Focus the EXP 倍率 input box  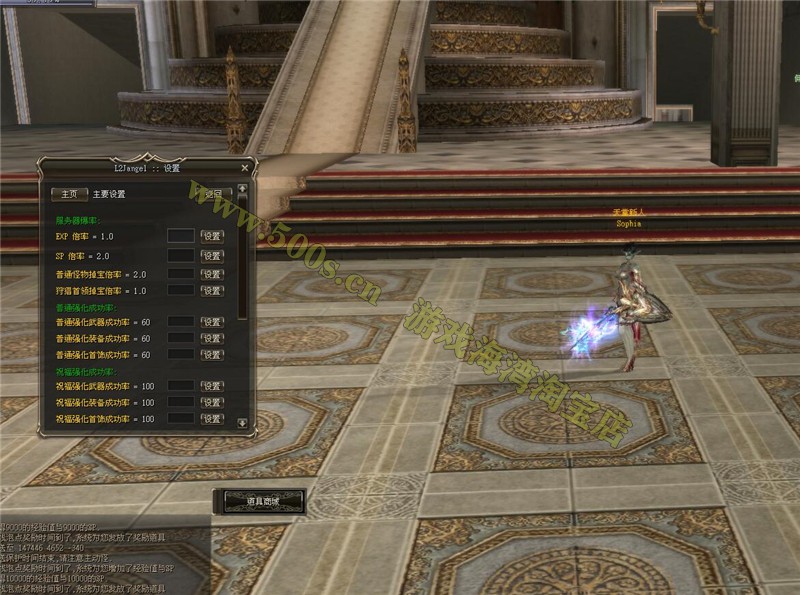tap(180, 236)
